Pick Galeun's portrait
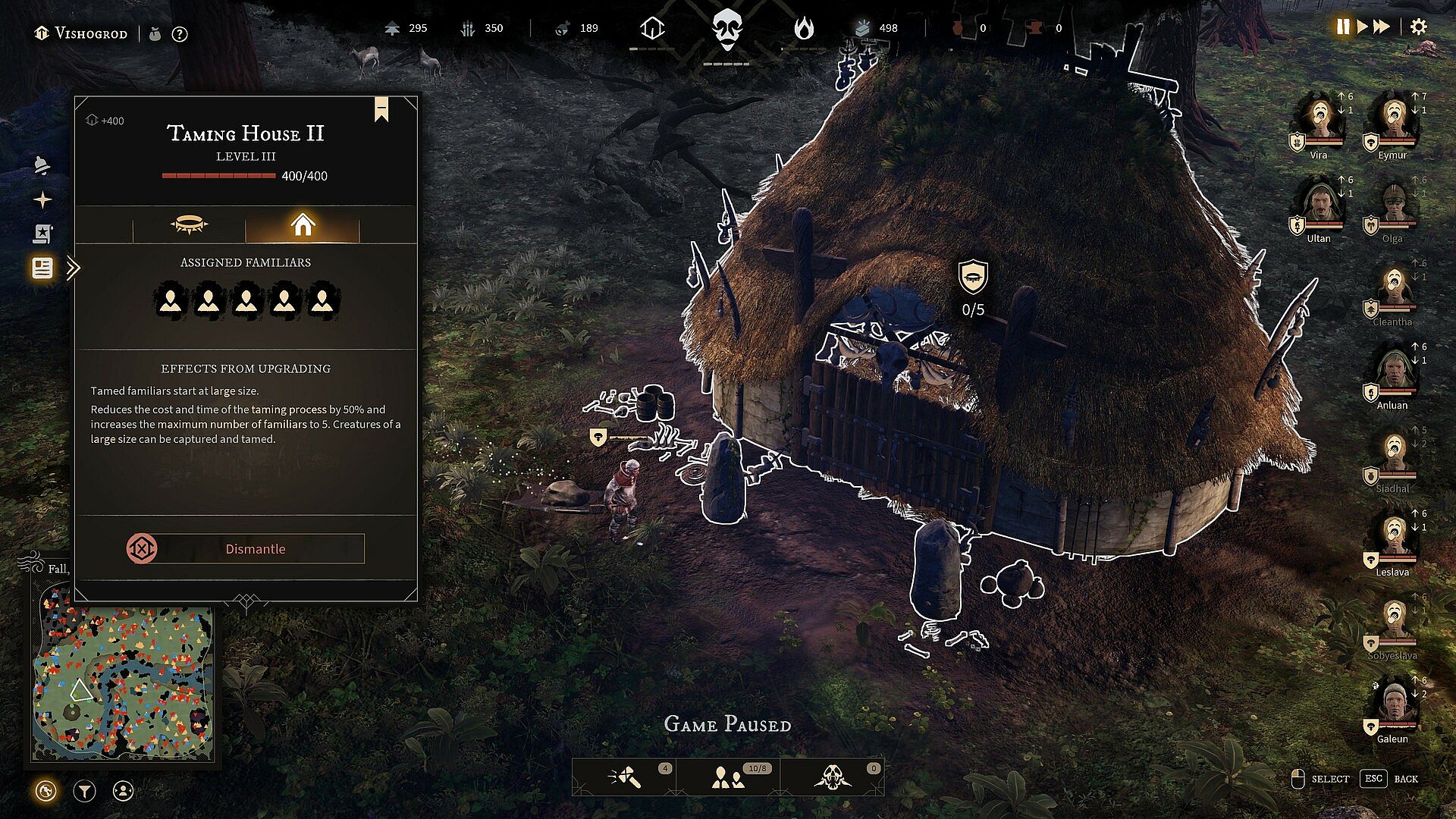The image size is (1456, 819). 1393,705
